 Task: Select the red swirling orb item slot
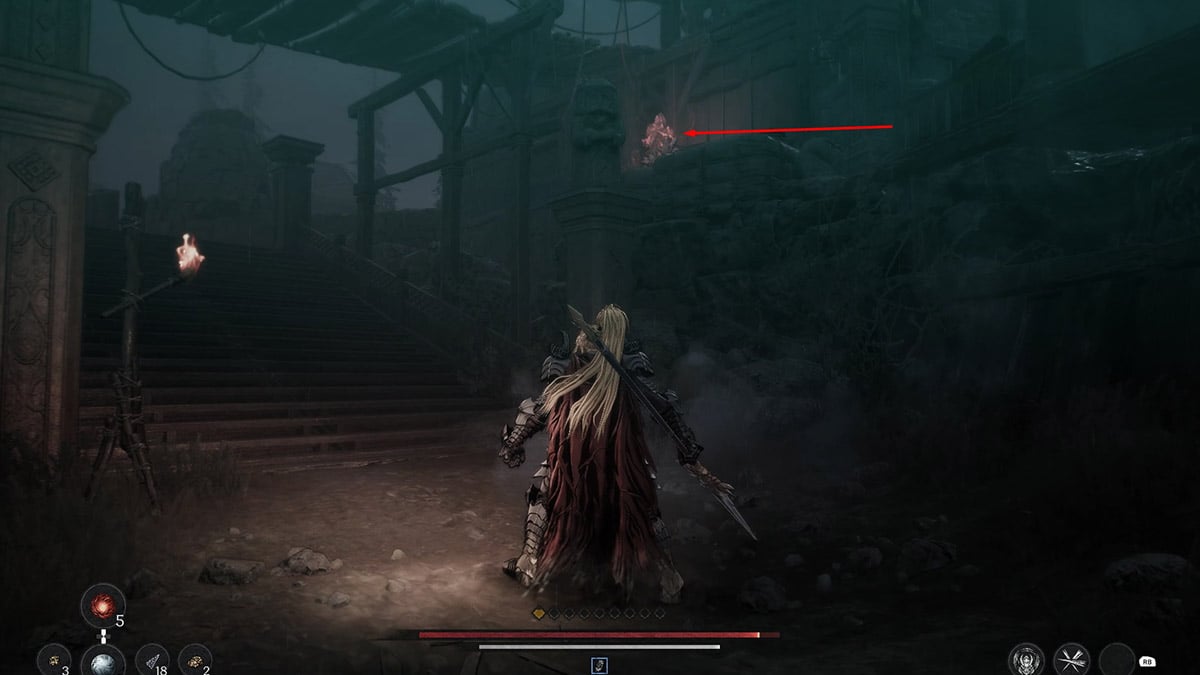tap(103, 606)
